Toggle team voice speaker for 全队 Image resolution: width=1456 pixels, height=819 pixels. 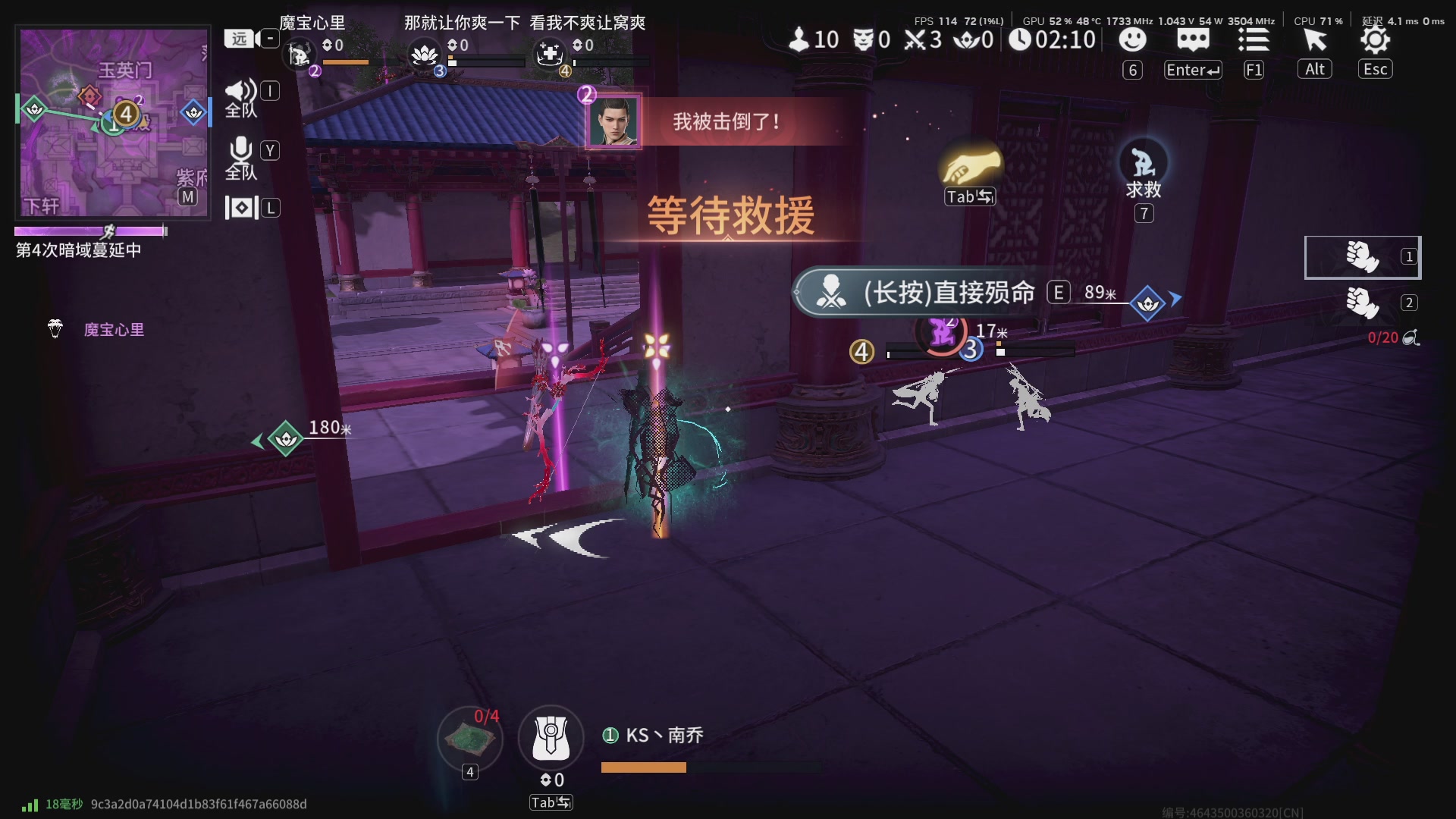click(x=240, y=89)
